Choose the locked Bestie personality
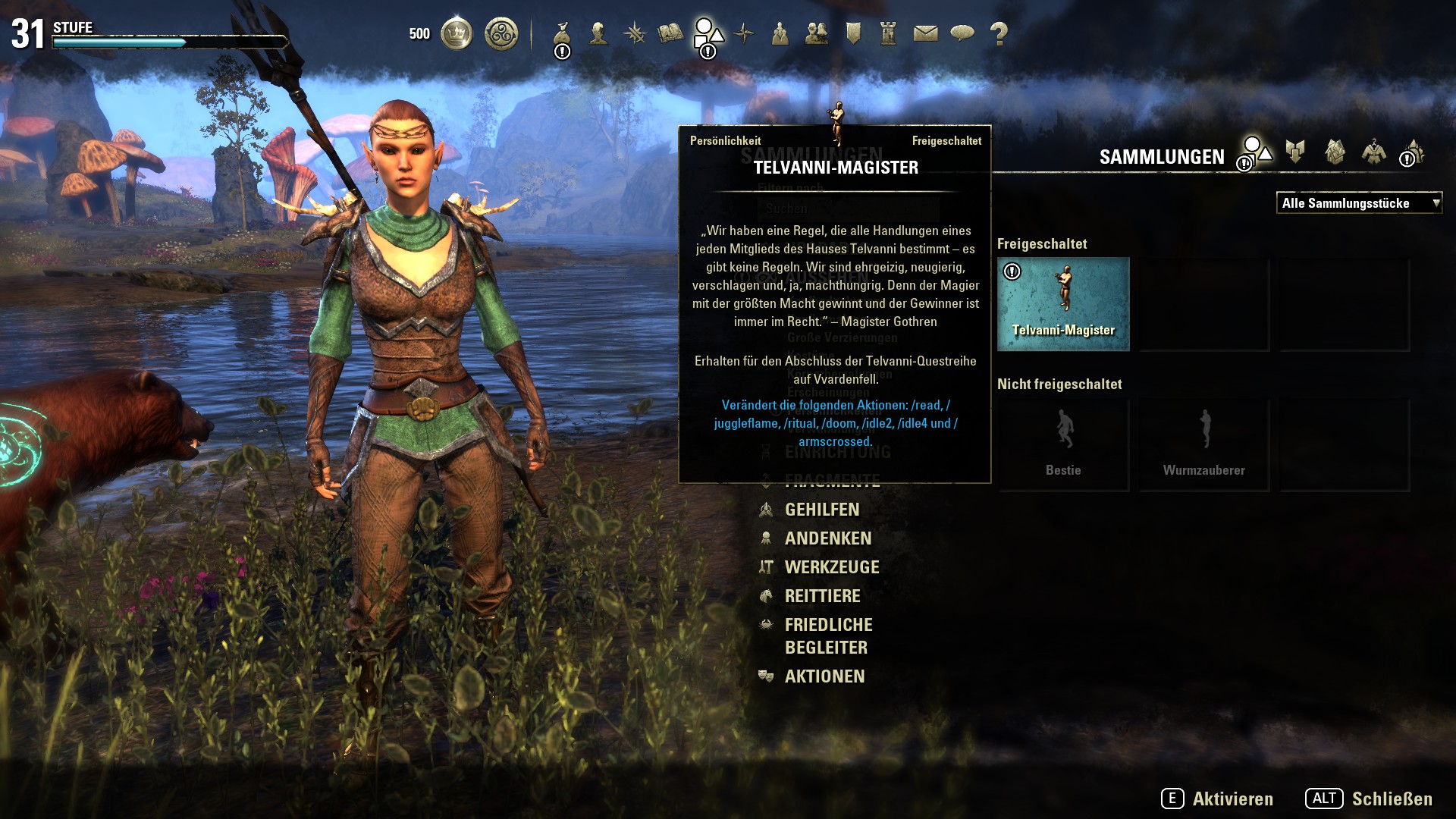This screenshot has width=1456, height=819. tap(1062, 445)
